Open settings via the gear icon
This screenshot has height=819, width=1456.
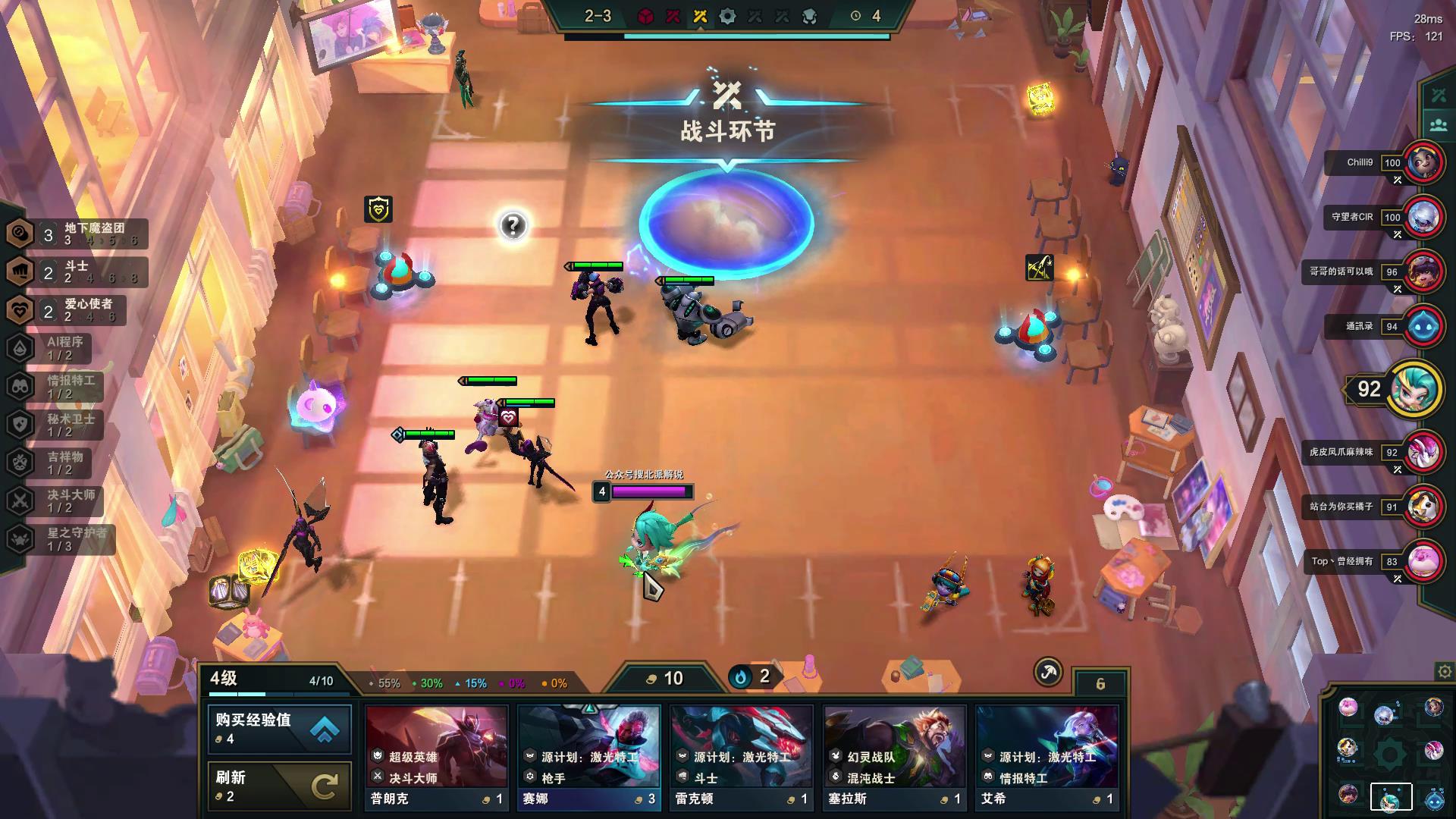(x=1444, y=671)
